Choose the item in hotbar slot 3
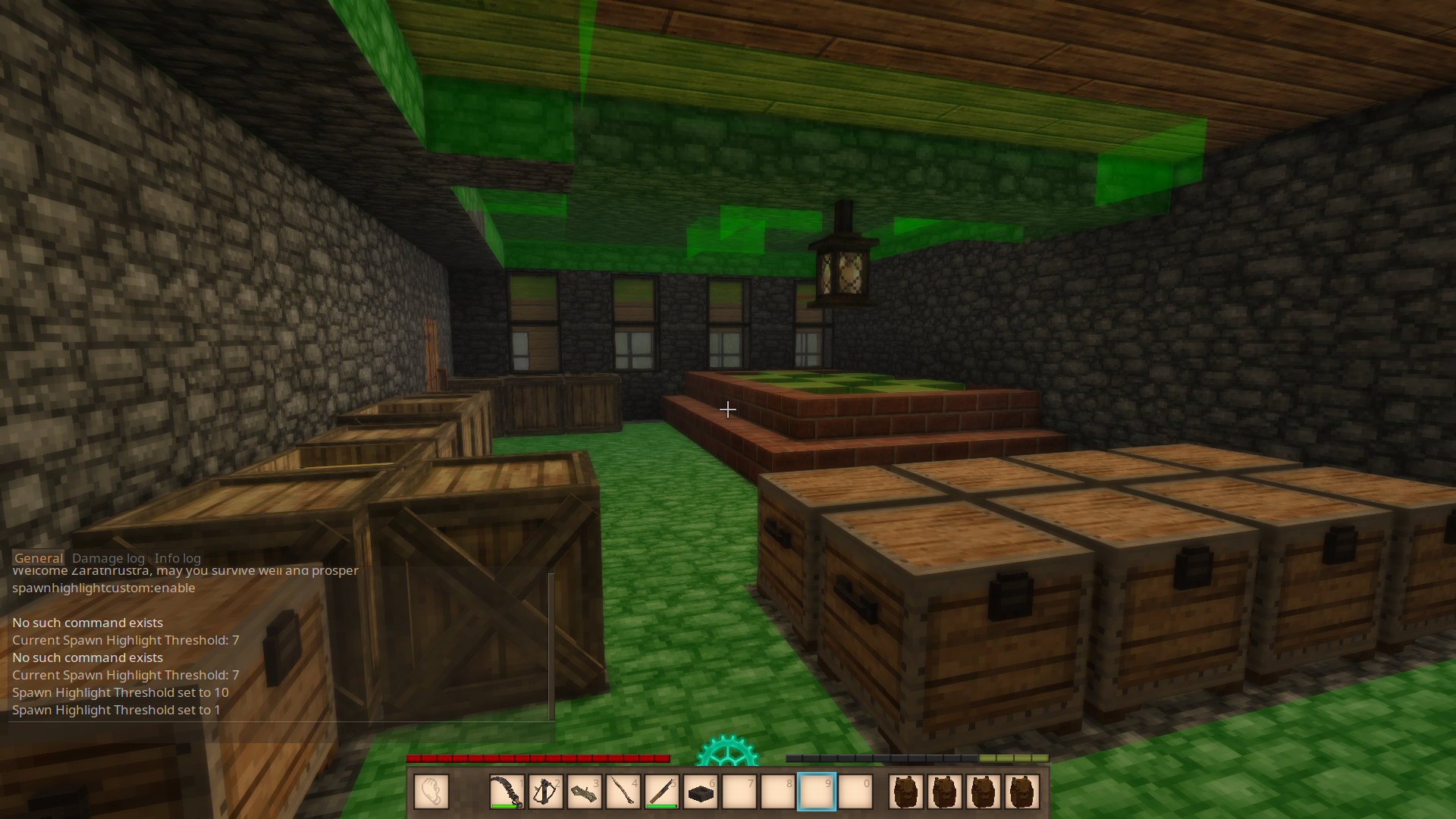The height and width of the screenshot is (819, 1456). [x=584, y=792]
